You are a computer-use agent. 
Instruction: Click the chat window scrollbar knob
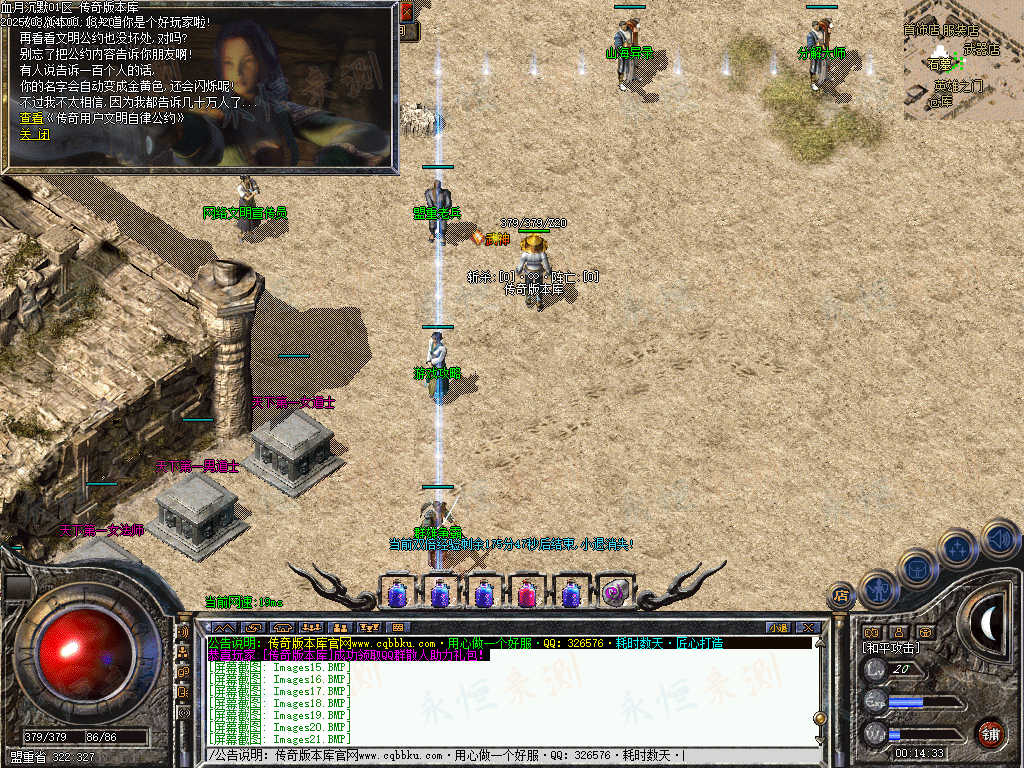click(x=820, y=717)
